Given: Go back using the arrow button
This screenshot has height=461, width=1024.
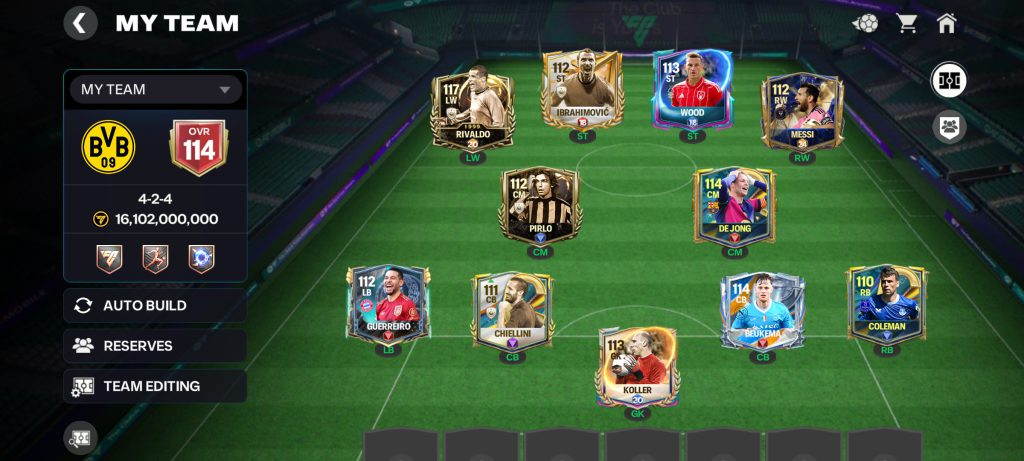Looking at the screenshot, I should pos(80,22).
